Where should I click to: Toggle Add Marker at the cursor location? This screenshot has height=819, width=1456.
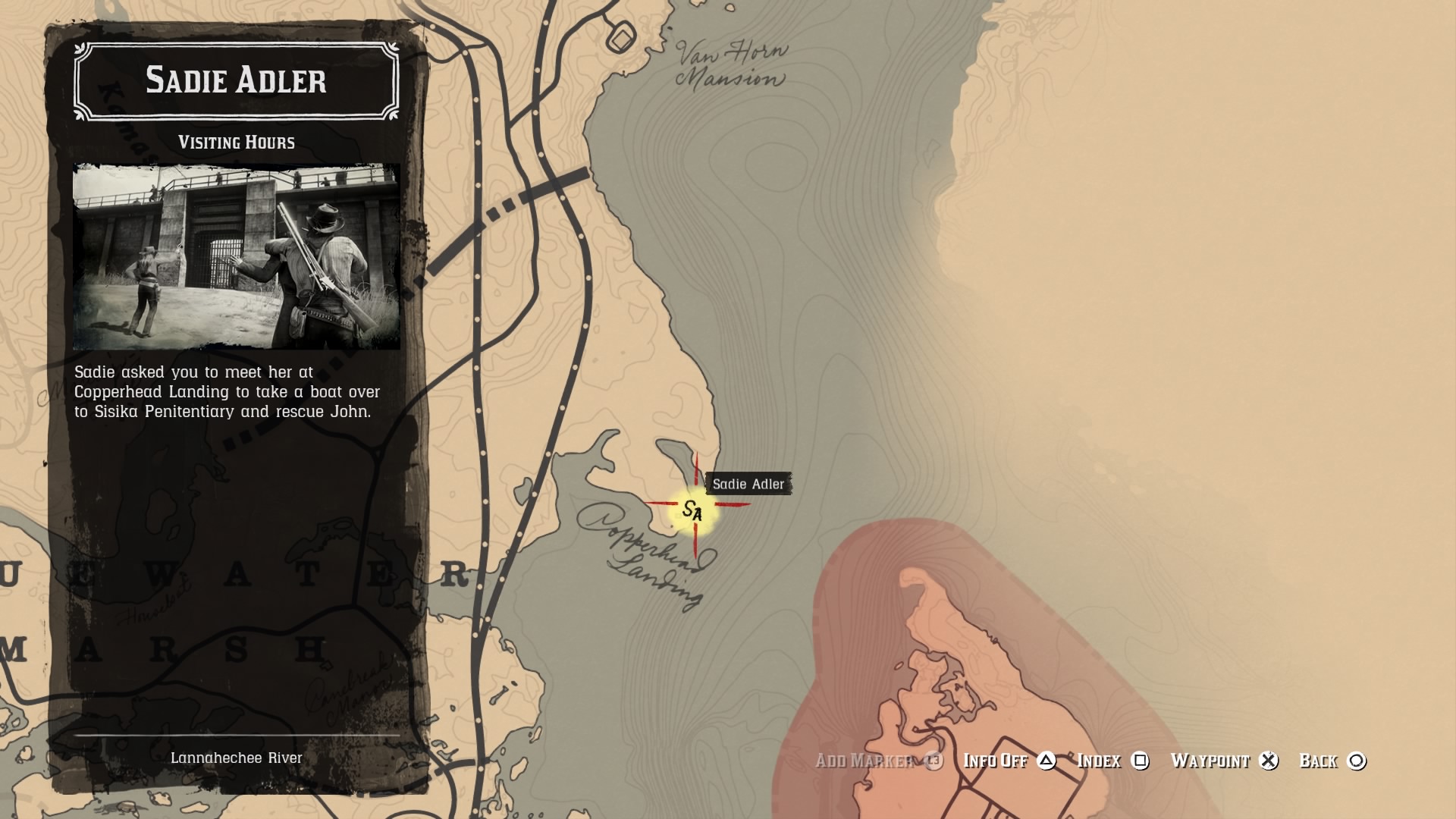pos(864,761)
